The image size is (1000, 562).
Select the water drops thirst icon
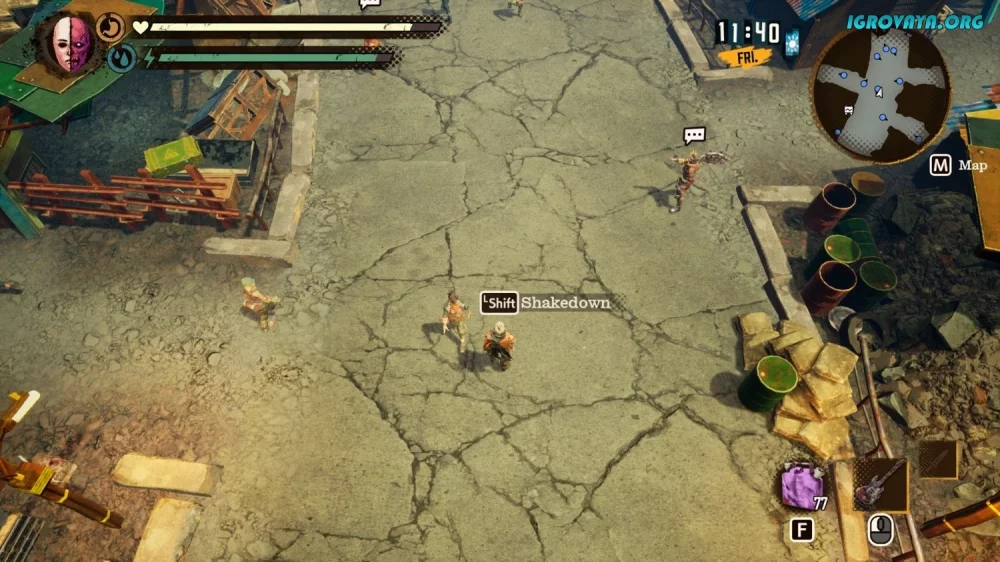click(x=121, y=58)
